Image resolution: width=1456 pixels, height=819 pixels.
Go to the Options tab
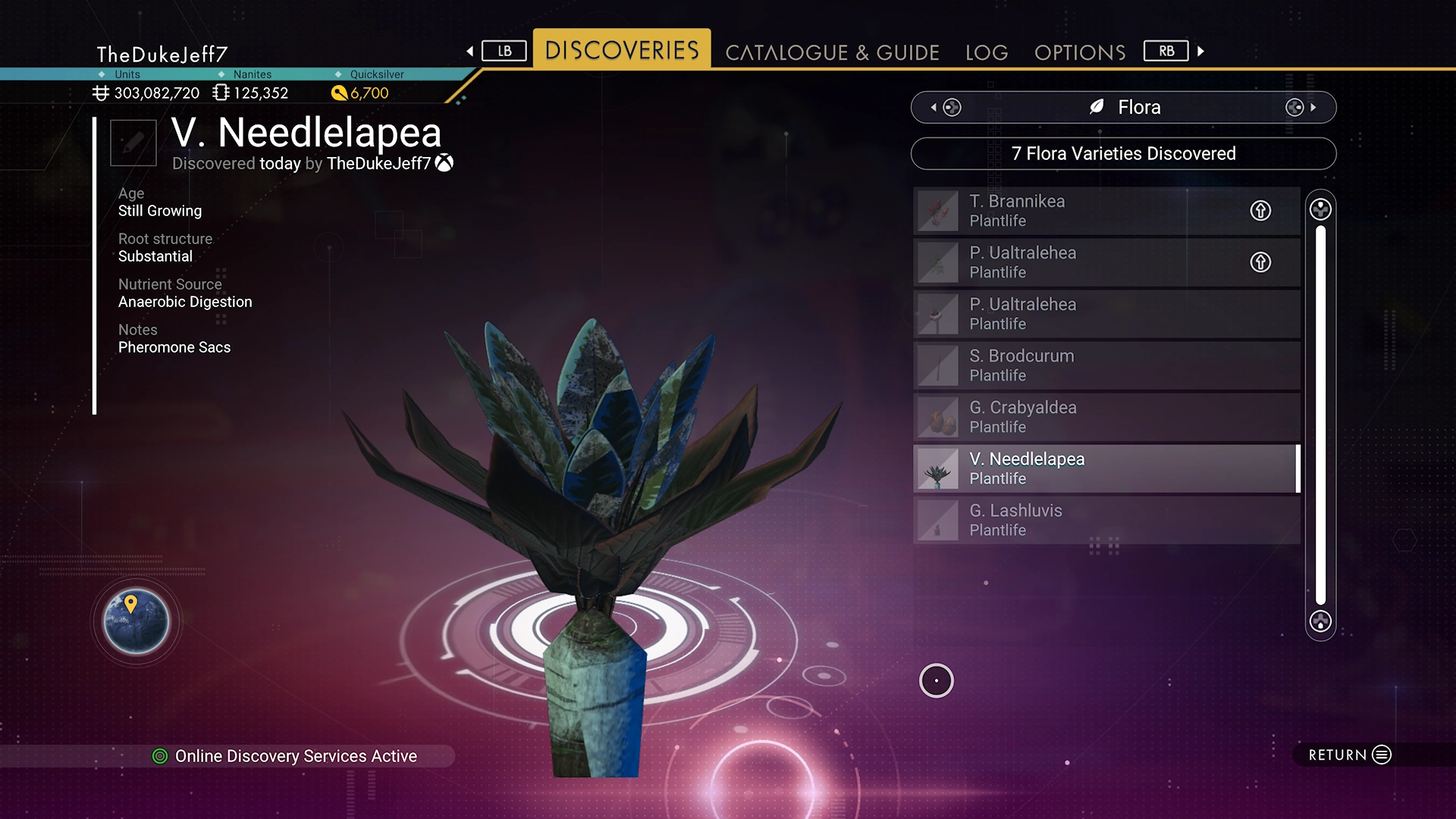[x=1080, y=52]
